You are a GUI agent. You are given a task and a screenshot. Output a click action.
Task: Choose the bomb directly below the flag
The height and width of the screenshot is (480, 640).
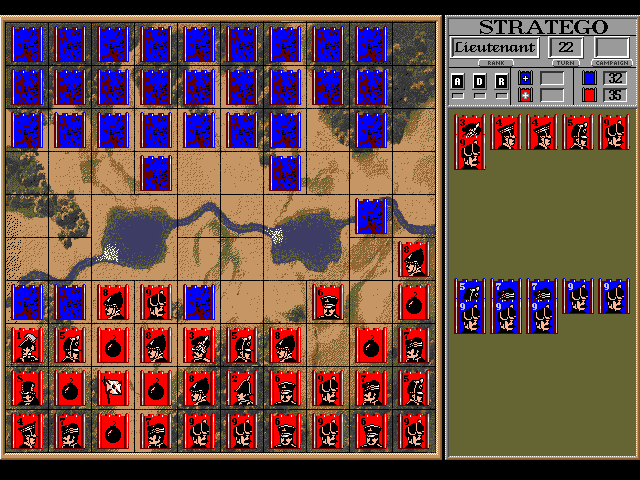coord(113,430)
